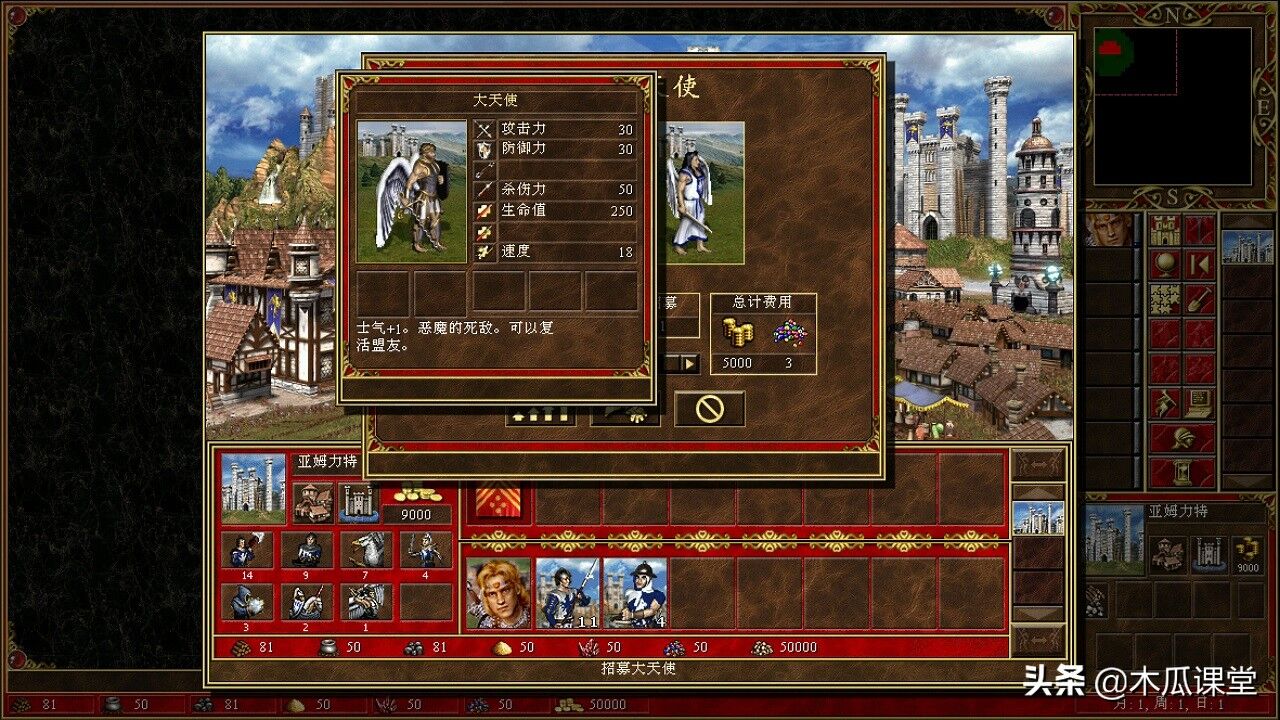1280x720 pixels.
Task: Open system options via the computer icon
Action: 1197,403
